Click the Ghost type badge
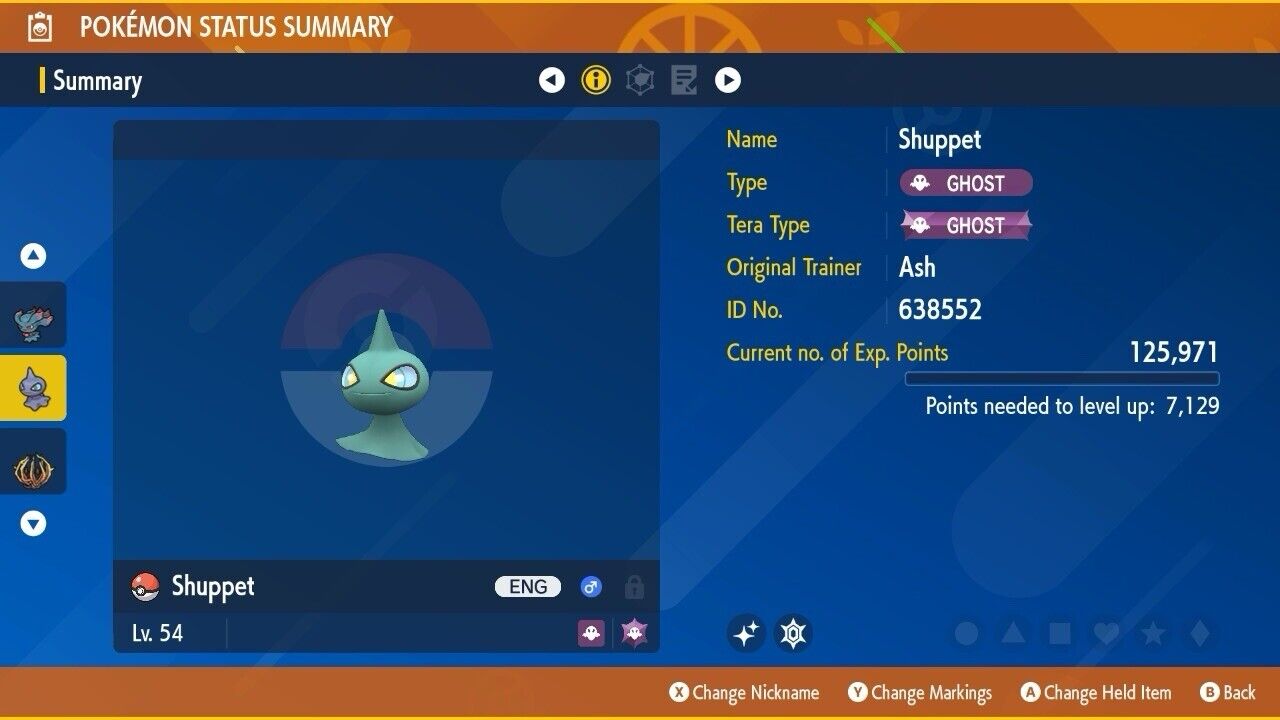The height and width of the screenshot is (720, 1280). click(x=966, y=183)
